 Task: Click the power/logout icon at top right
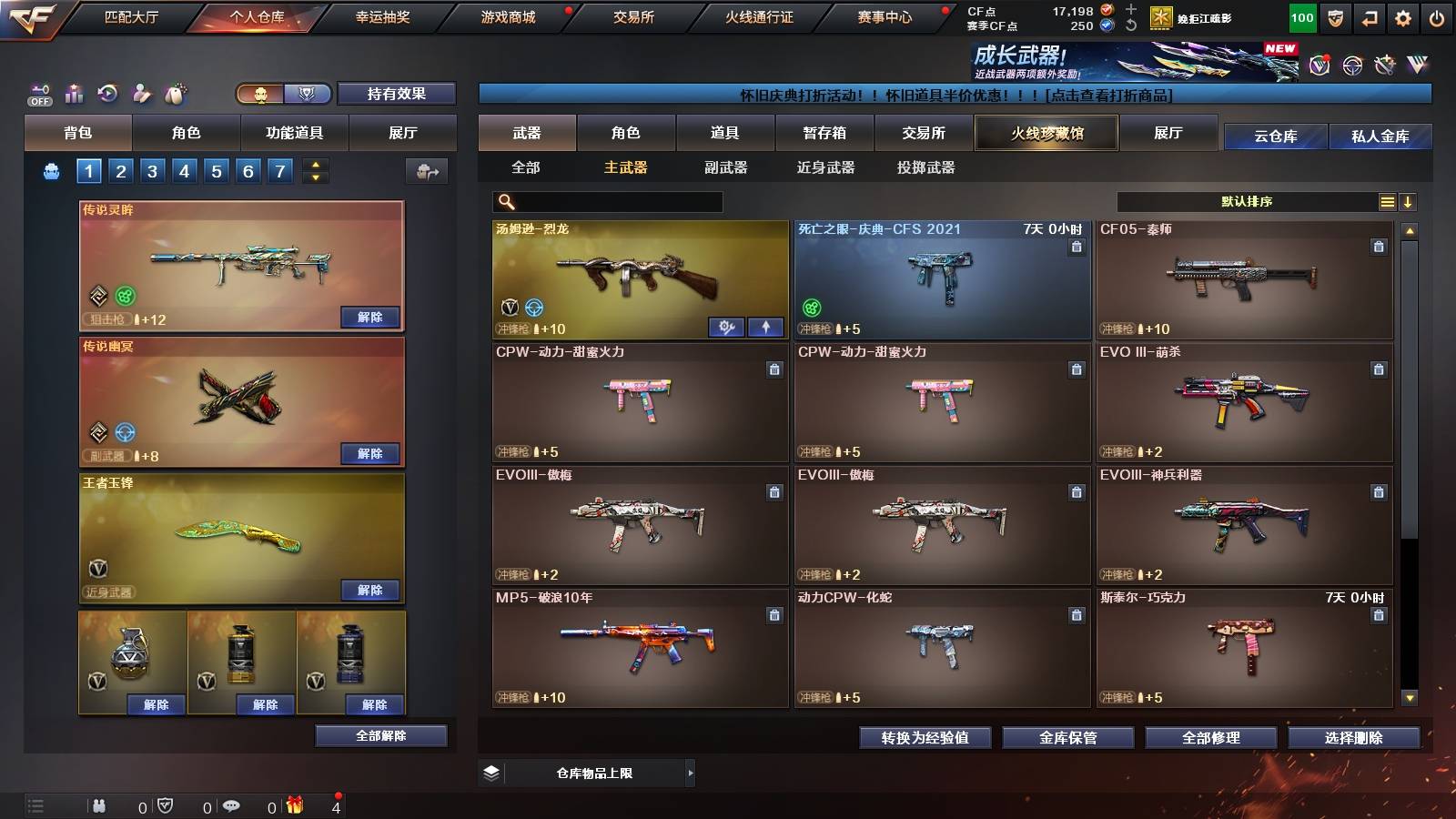click(1437, 16)
